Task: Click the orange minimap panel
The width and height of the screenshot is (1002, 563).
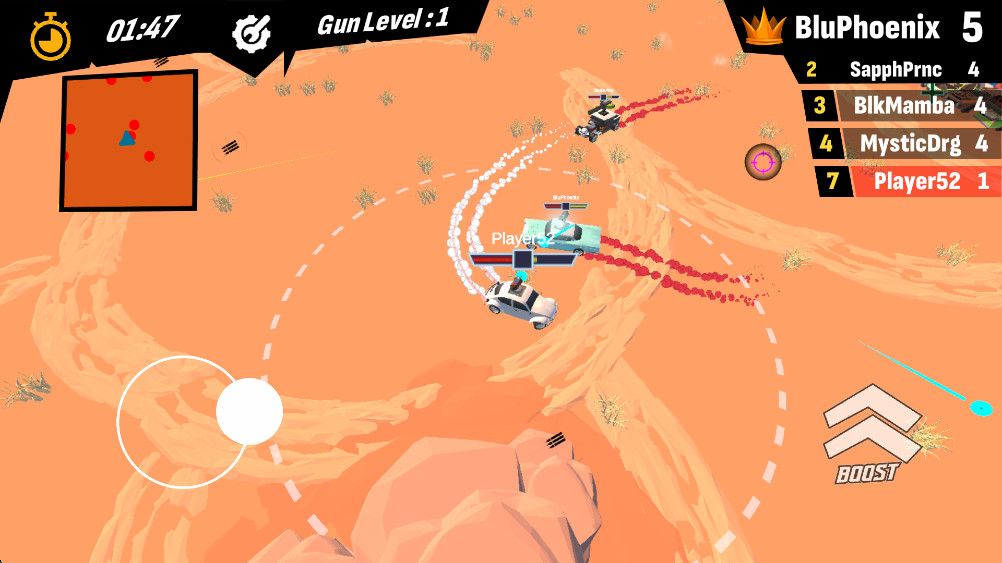Action: (x=129, y=140)
